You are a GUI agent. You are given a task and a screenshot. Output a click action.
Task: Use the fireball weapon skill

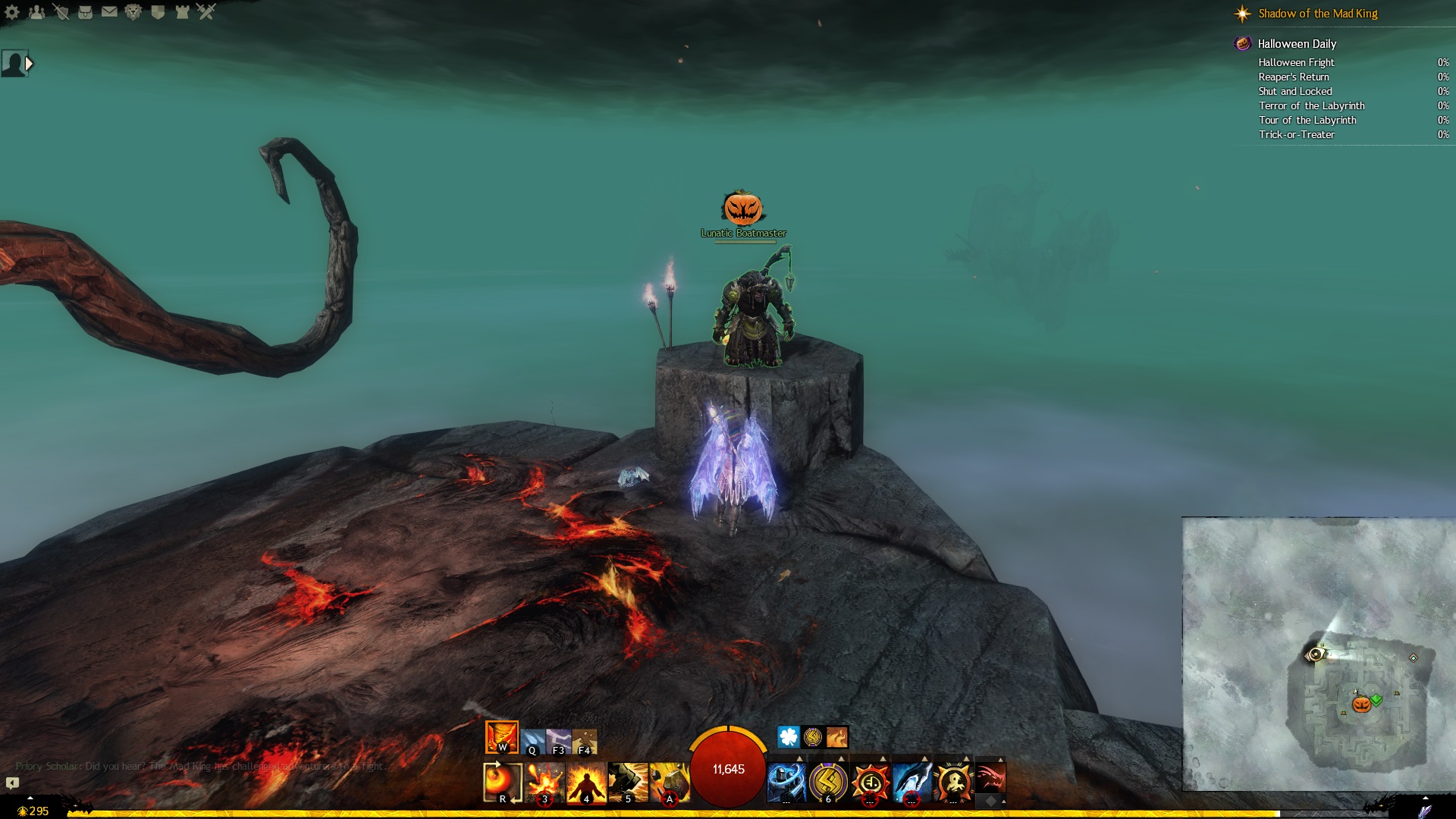point(502,782)
